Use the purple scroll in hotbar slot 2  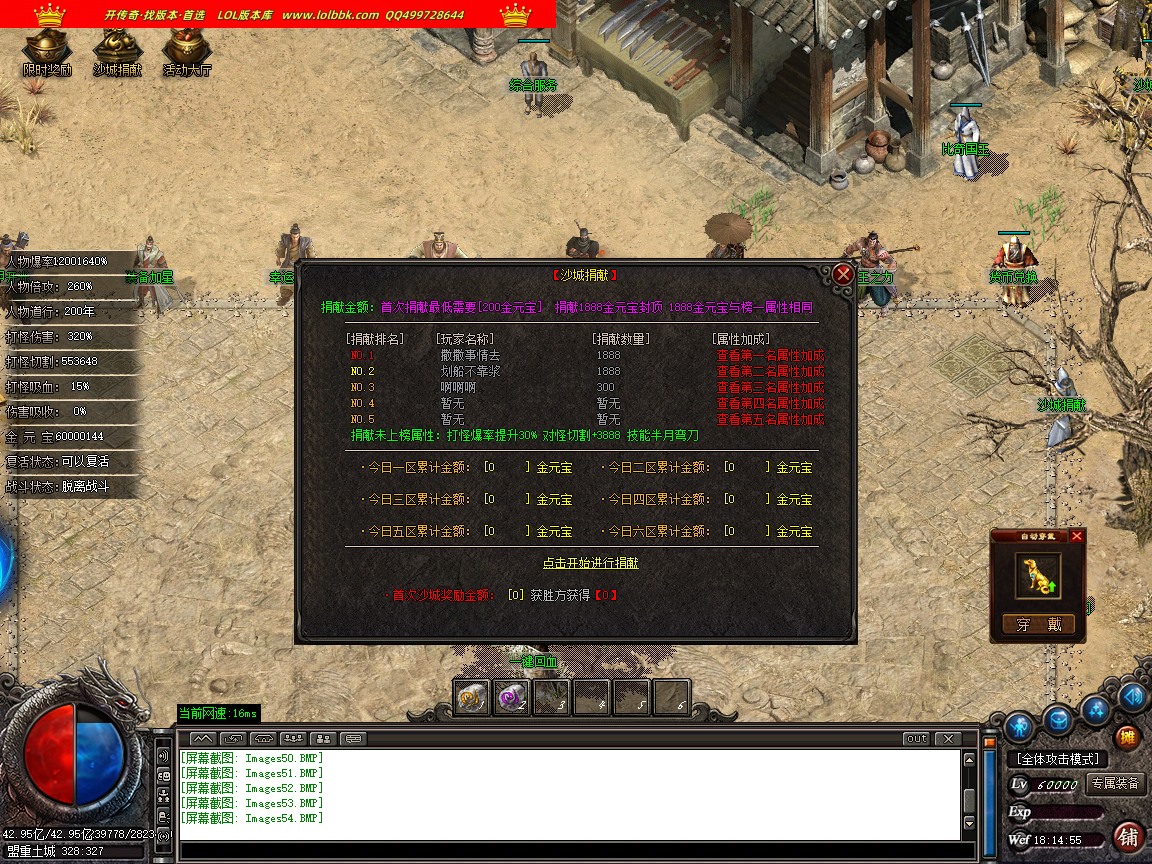pos(512,697)
